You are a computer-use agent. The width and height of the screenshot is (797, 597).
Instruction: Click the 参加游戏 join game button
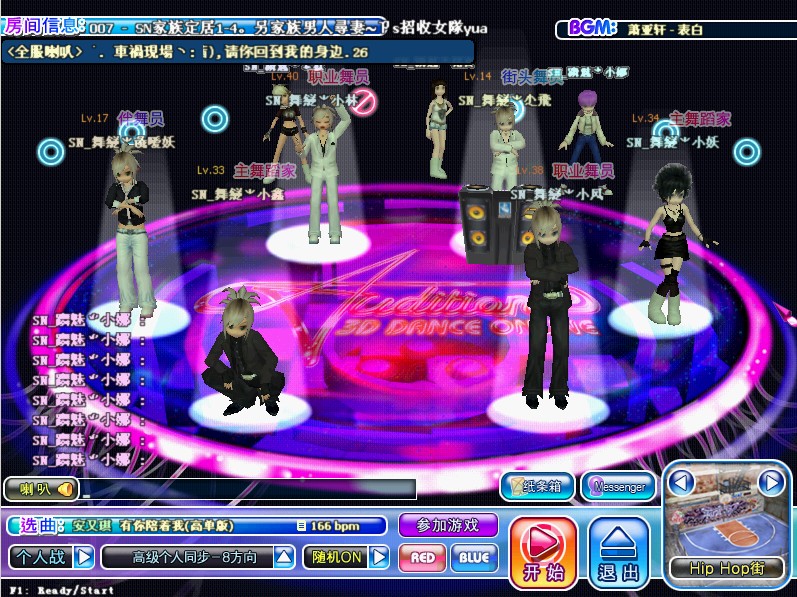click(447, 525)
